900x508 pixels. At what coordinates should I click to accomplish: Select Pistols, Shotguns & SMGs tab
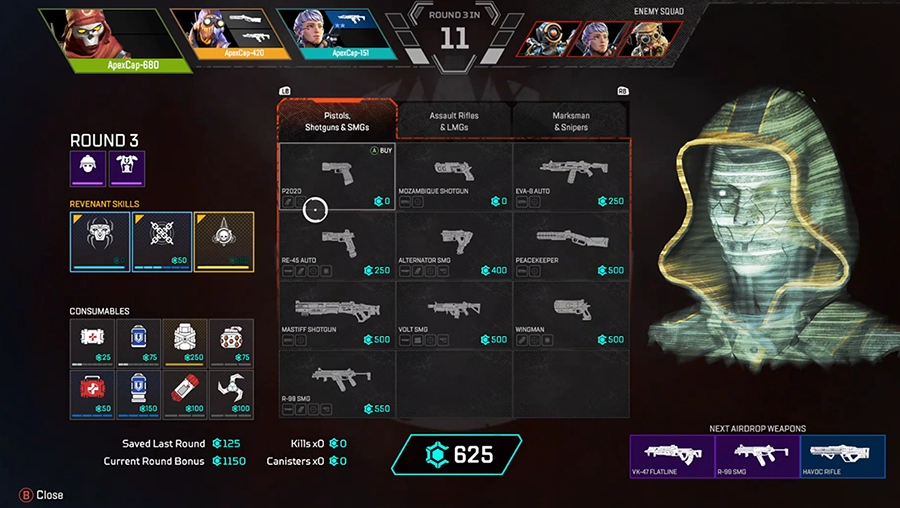pyautogui.click(x=337, y=121)
